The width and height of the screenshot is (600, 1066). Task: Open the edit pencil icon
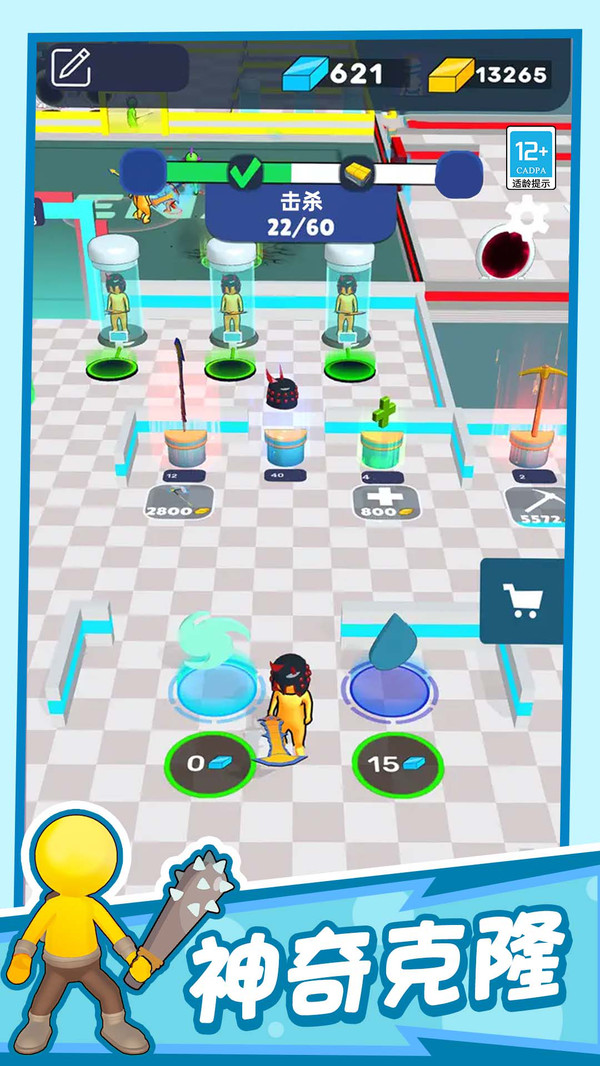pos(71,67)
